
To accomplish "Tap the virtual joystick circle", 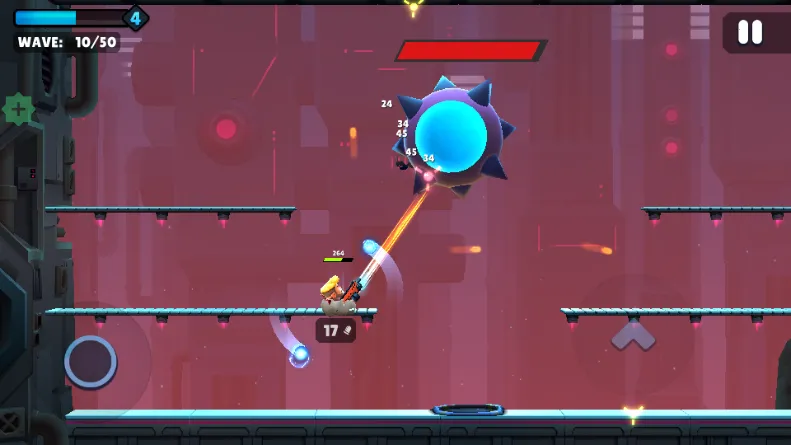I will click(90, 361).
